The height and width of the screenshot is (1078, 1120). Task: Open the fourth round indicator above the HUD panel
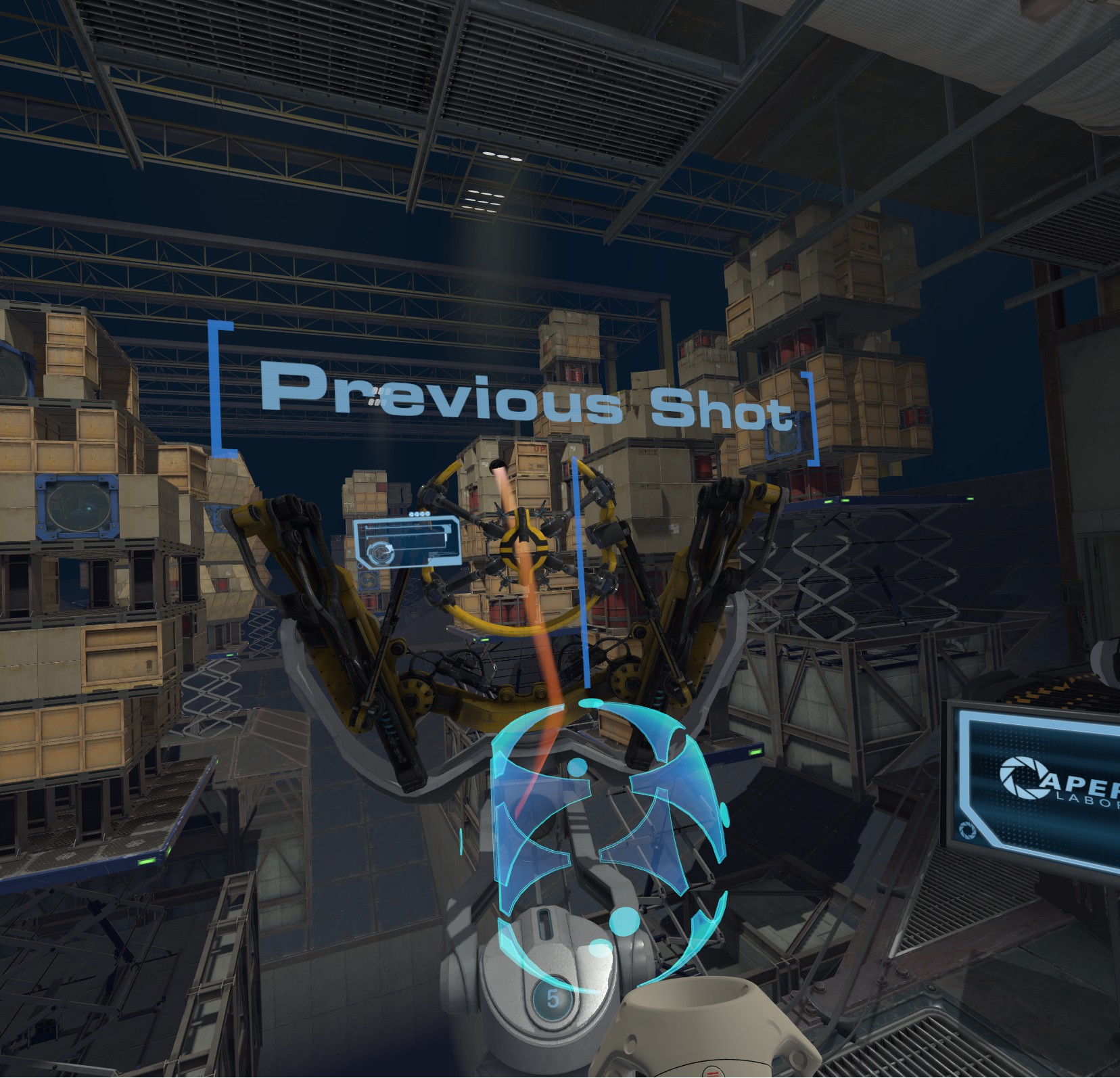(427, 514)
